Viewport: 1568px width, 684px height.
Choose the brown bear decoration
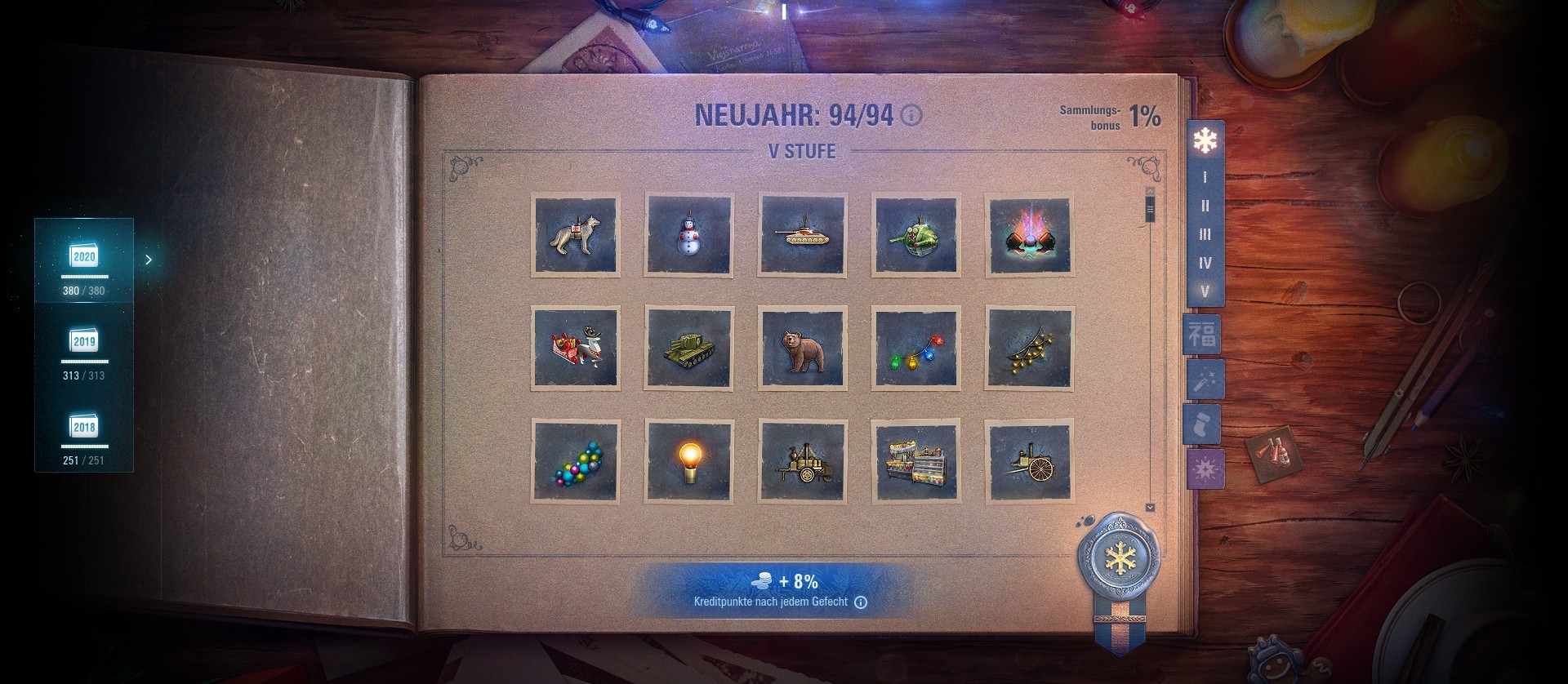[x=802, y=349]
